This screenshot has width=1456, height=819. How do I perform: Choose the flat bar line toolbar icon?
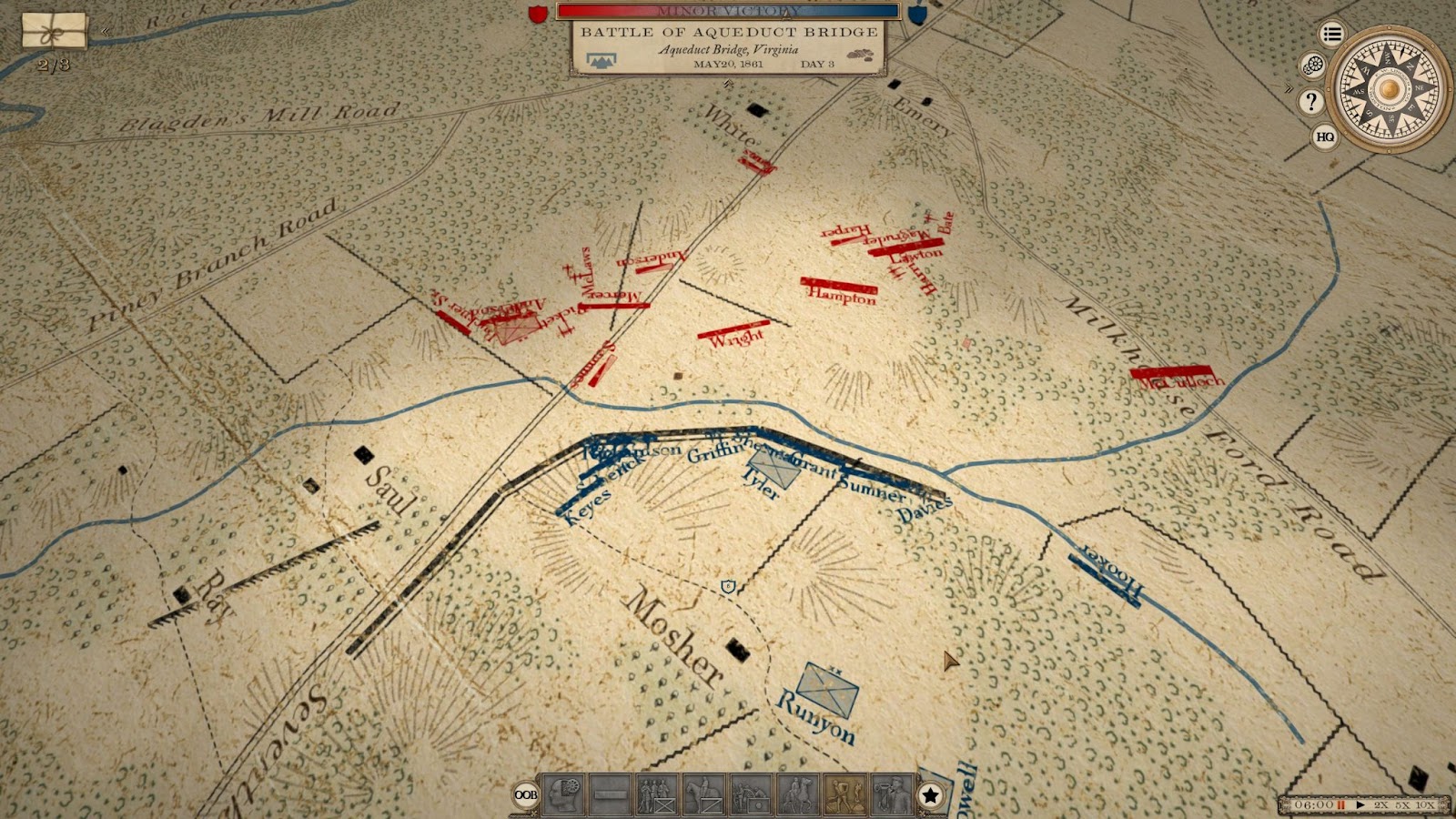pyautogui.click(x=610, y=795)
